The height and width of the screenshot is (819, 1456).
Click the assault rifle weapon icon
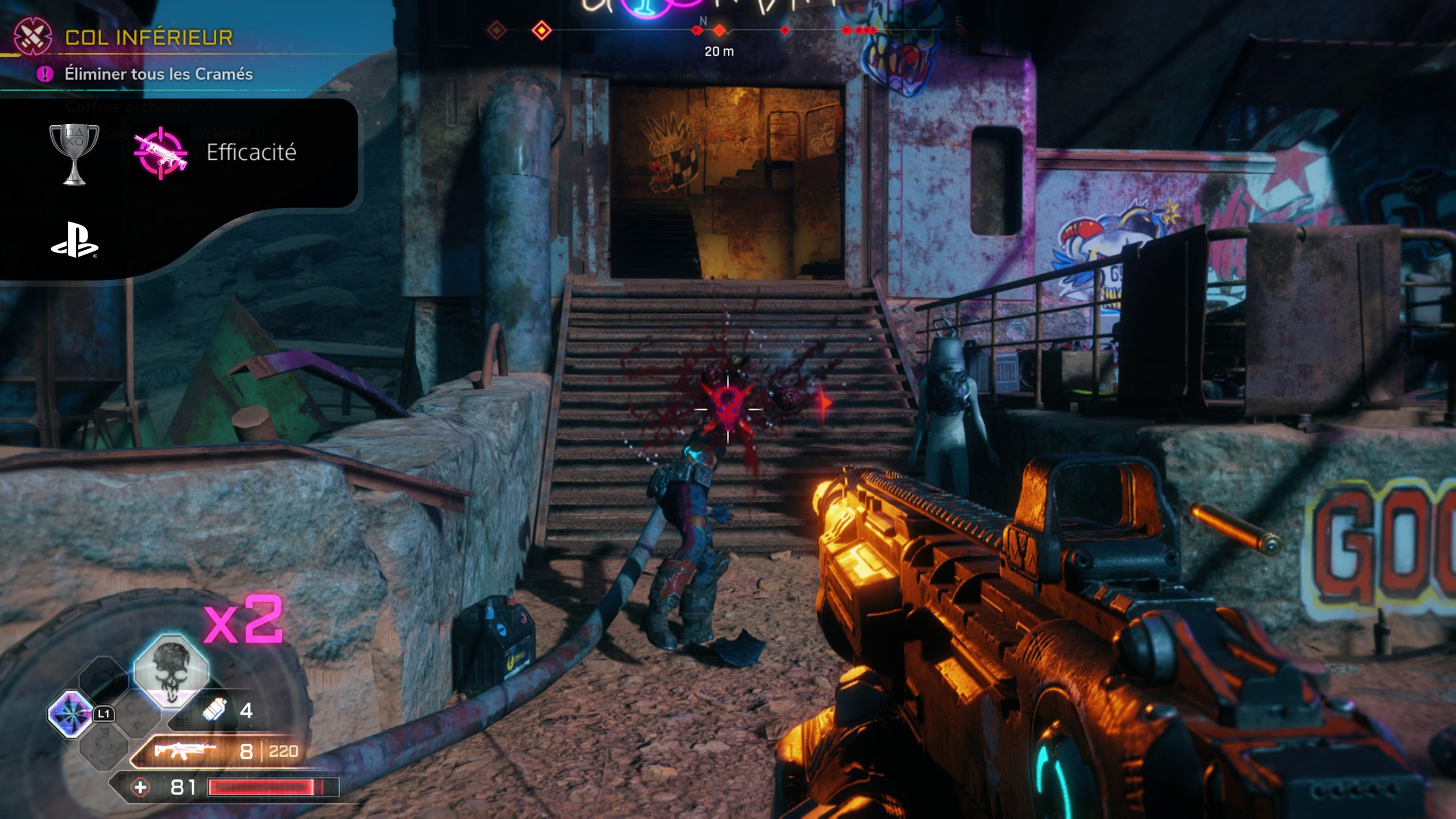[183, 751]
